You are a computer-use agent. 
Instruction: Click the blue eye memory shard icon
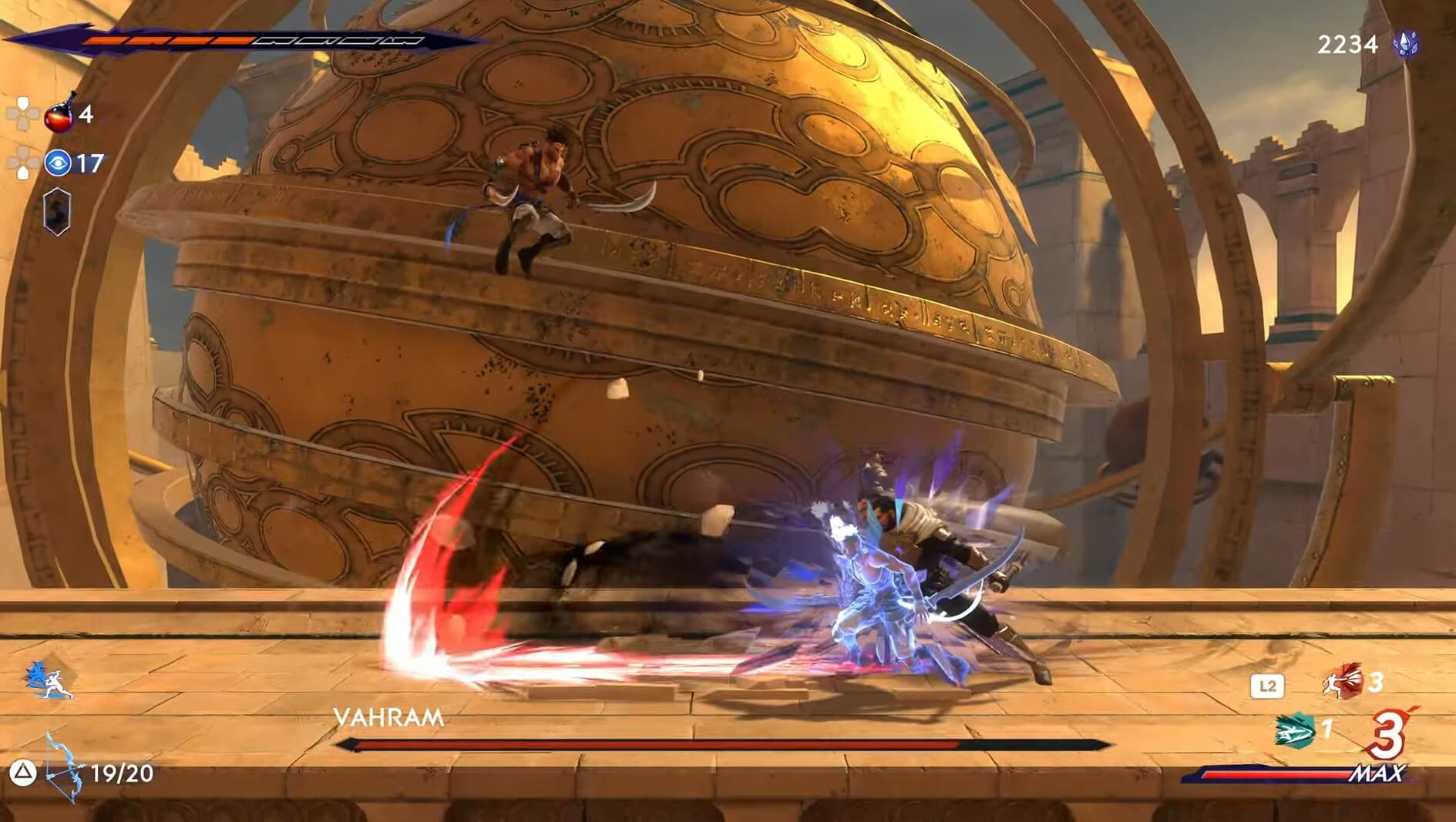pos(58,163)
